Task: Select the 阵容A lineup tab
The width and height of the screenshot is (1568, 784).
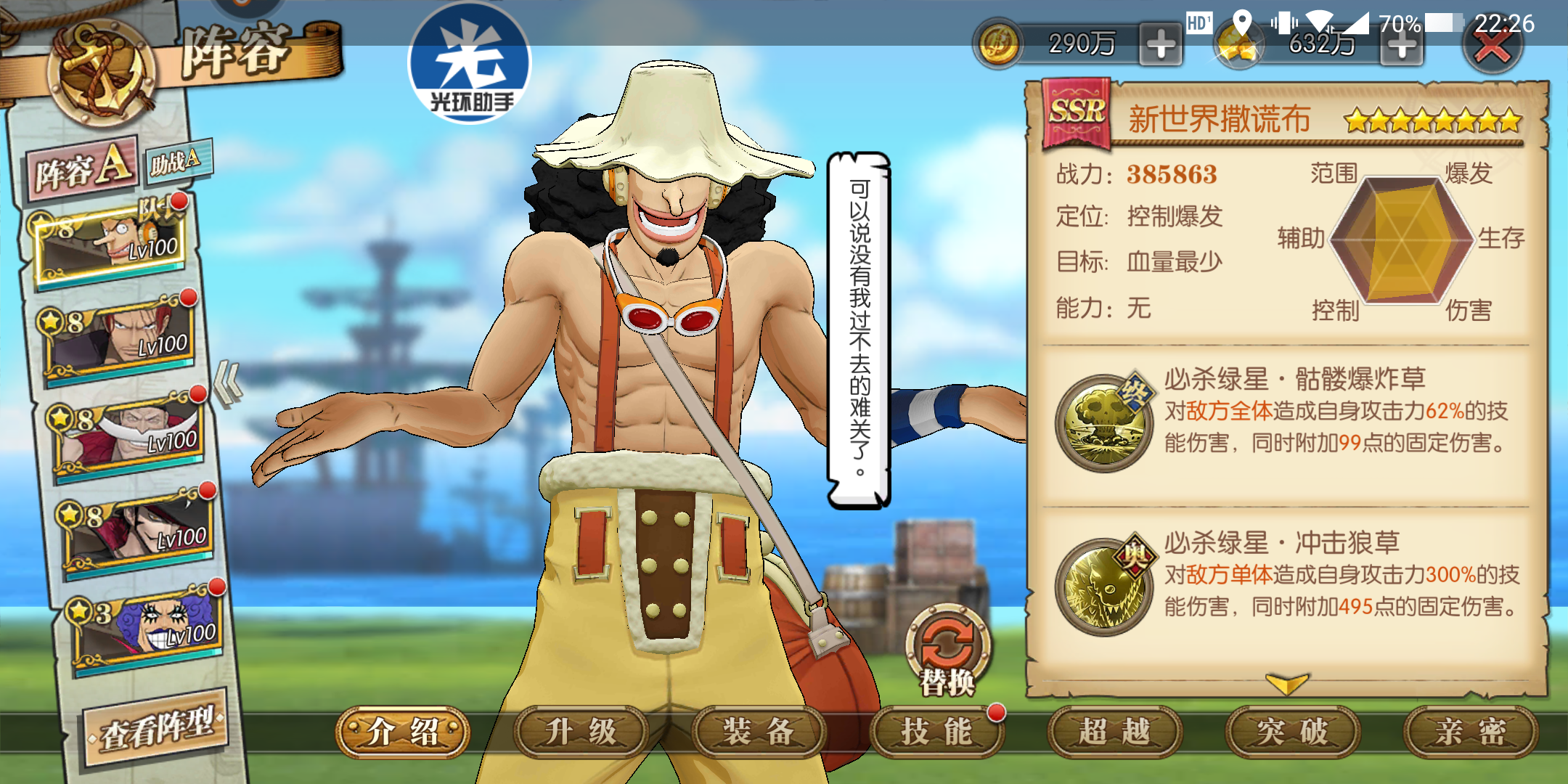Action: [83, 167]
